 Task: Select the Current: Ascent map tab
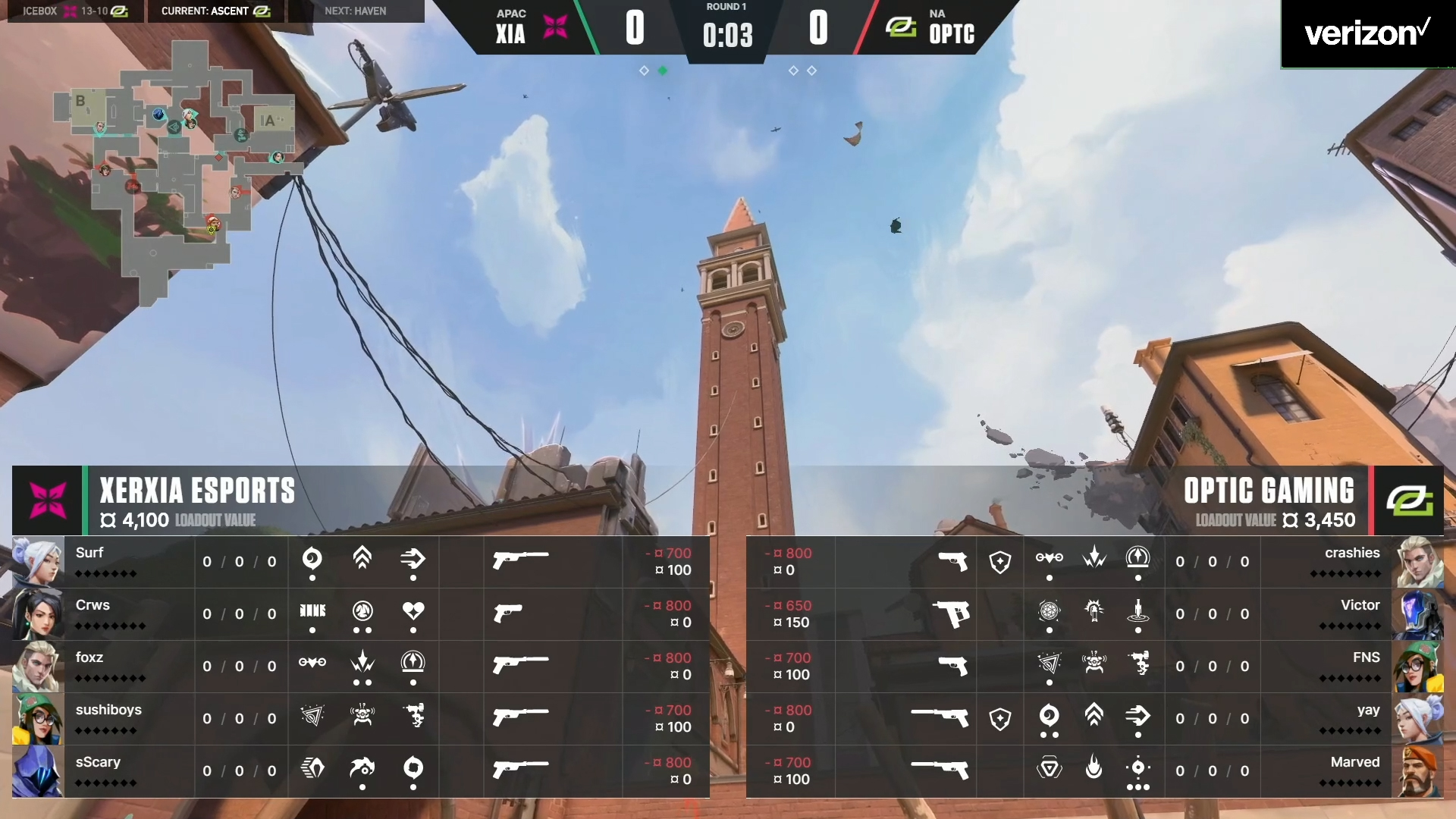(x=216, y=11)
